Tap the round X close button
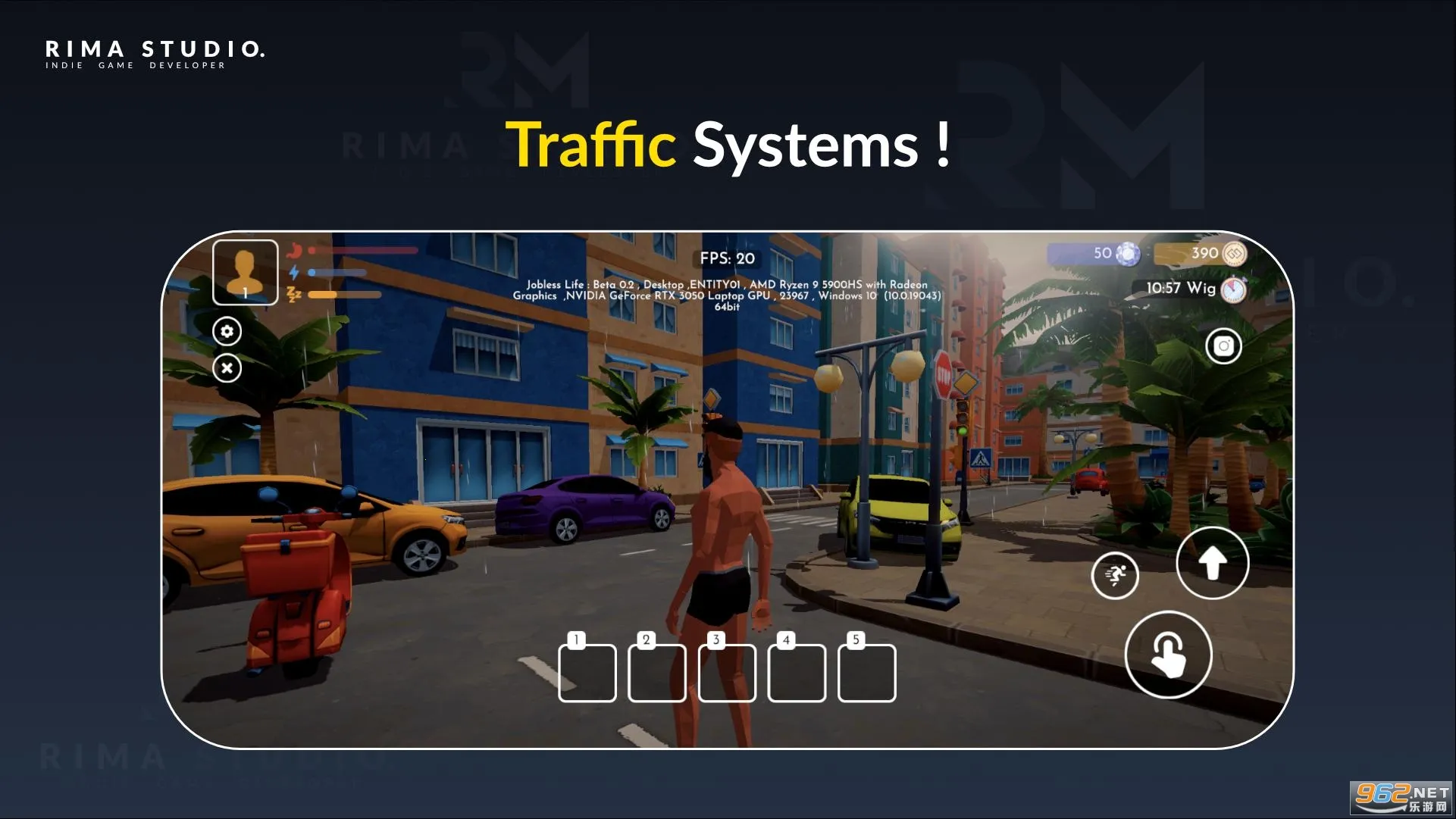1456x819 pixels. (x=227, y=368)
